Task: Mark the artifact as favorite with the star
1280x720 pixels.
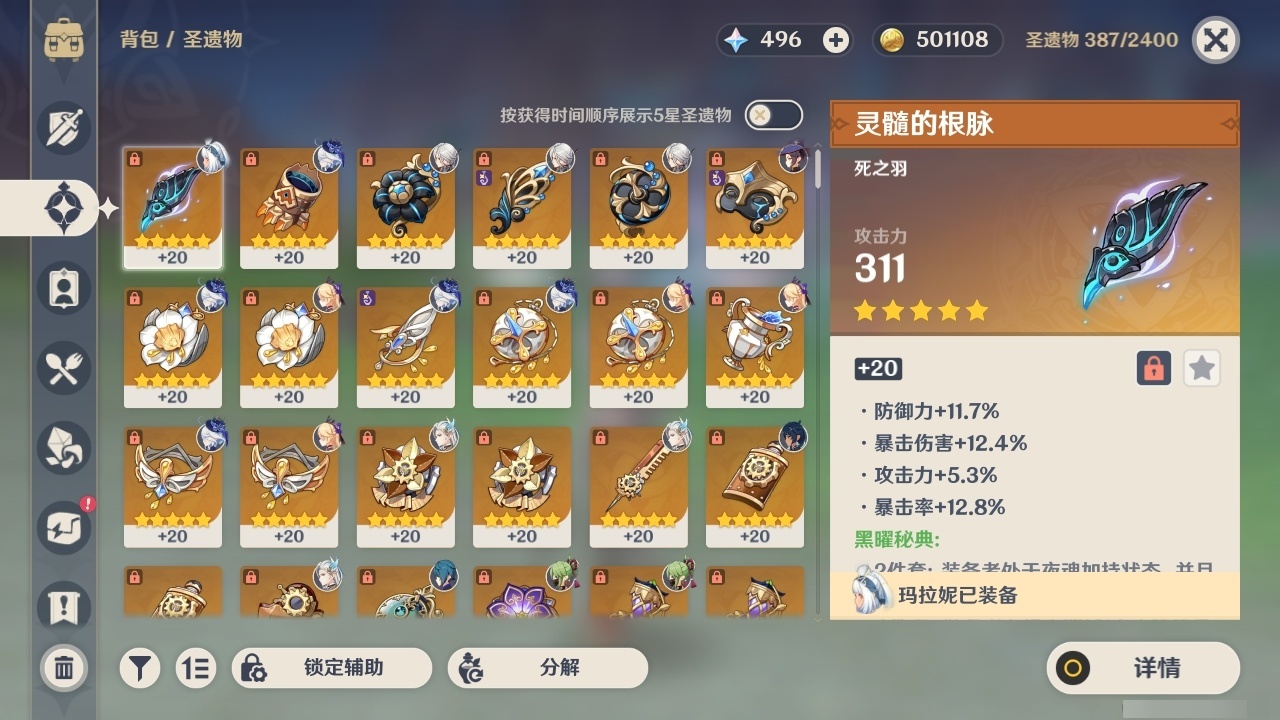Action: [x=1201, y=368]
